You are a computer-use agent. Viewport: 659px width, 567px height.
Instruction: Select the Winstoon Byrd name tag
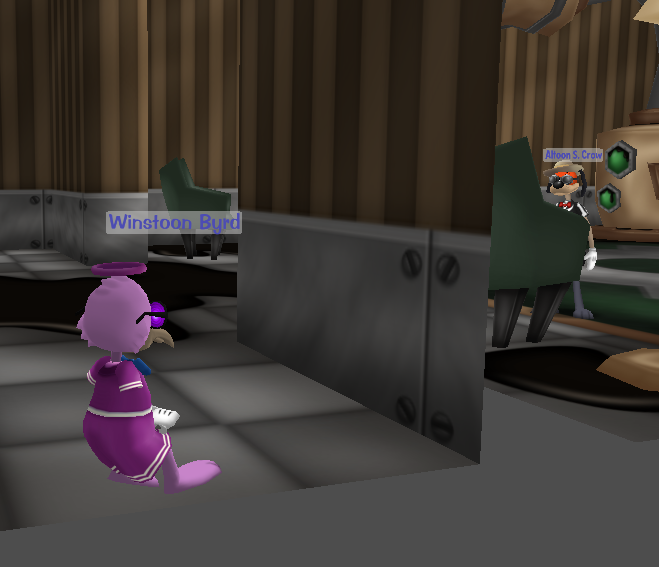click(x=174, y=222)
